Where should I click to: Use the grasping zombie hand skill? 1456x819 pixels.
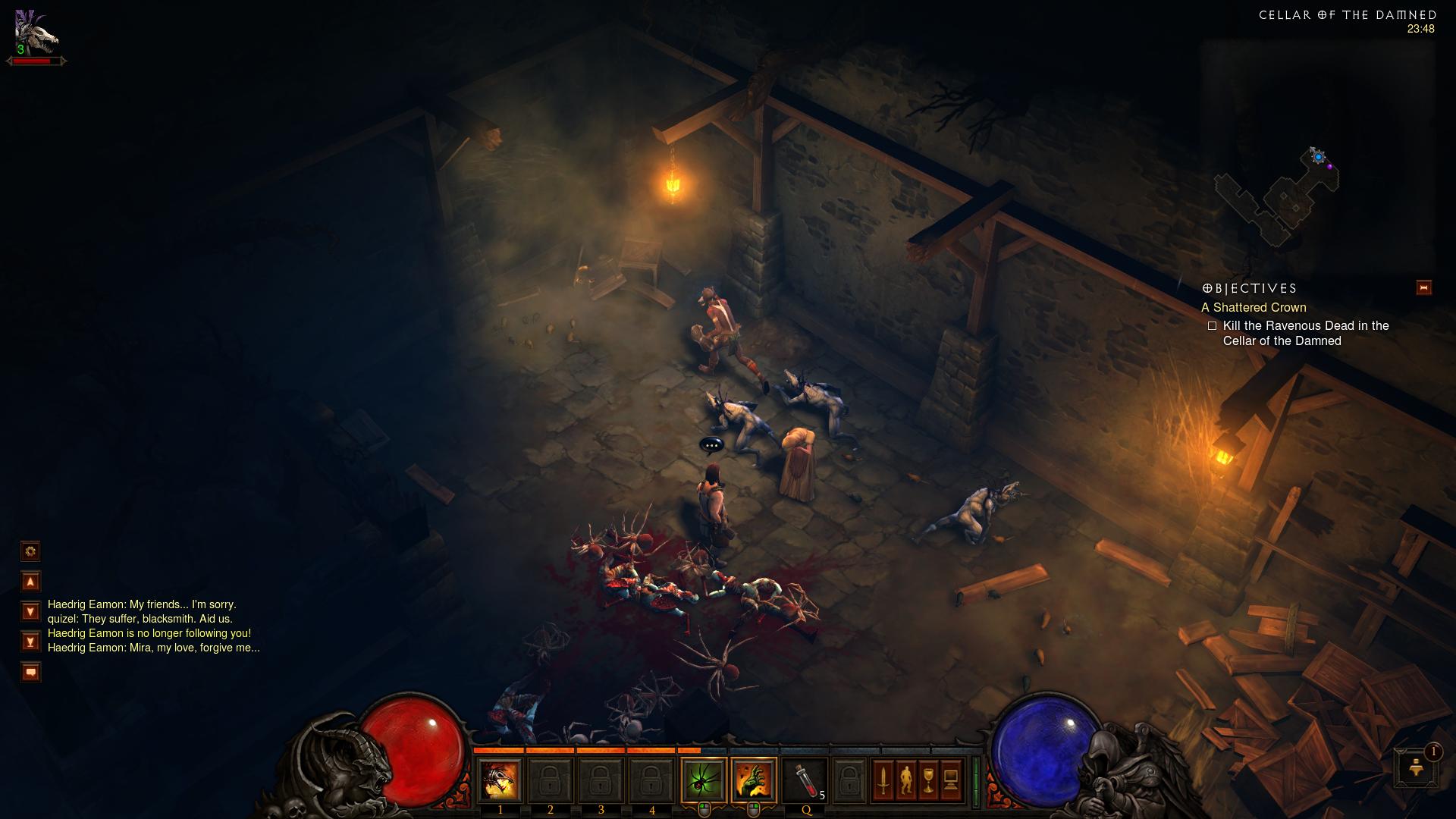click(754, 780)
